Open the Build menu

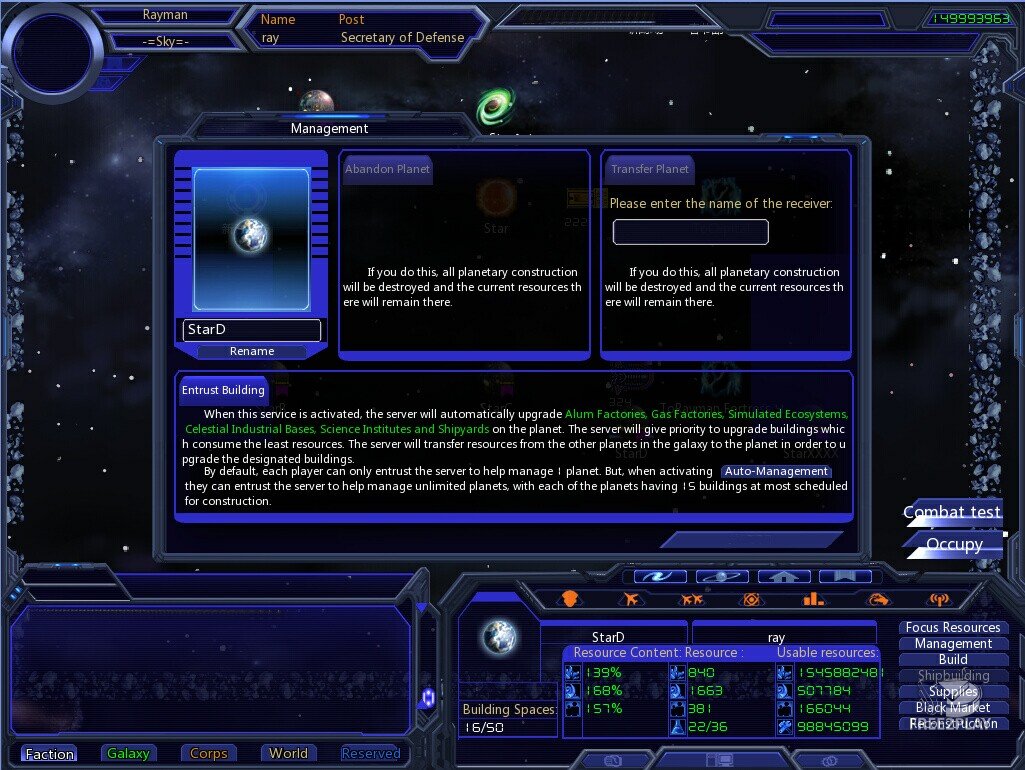point(953,660)
